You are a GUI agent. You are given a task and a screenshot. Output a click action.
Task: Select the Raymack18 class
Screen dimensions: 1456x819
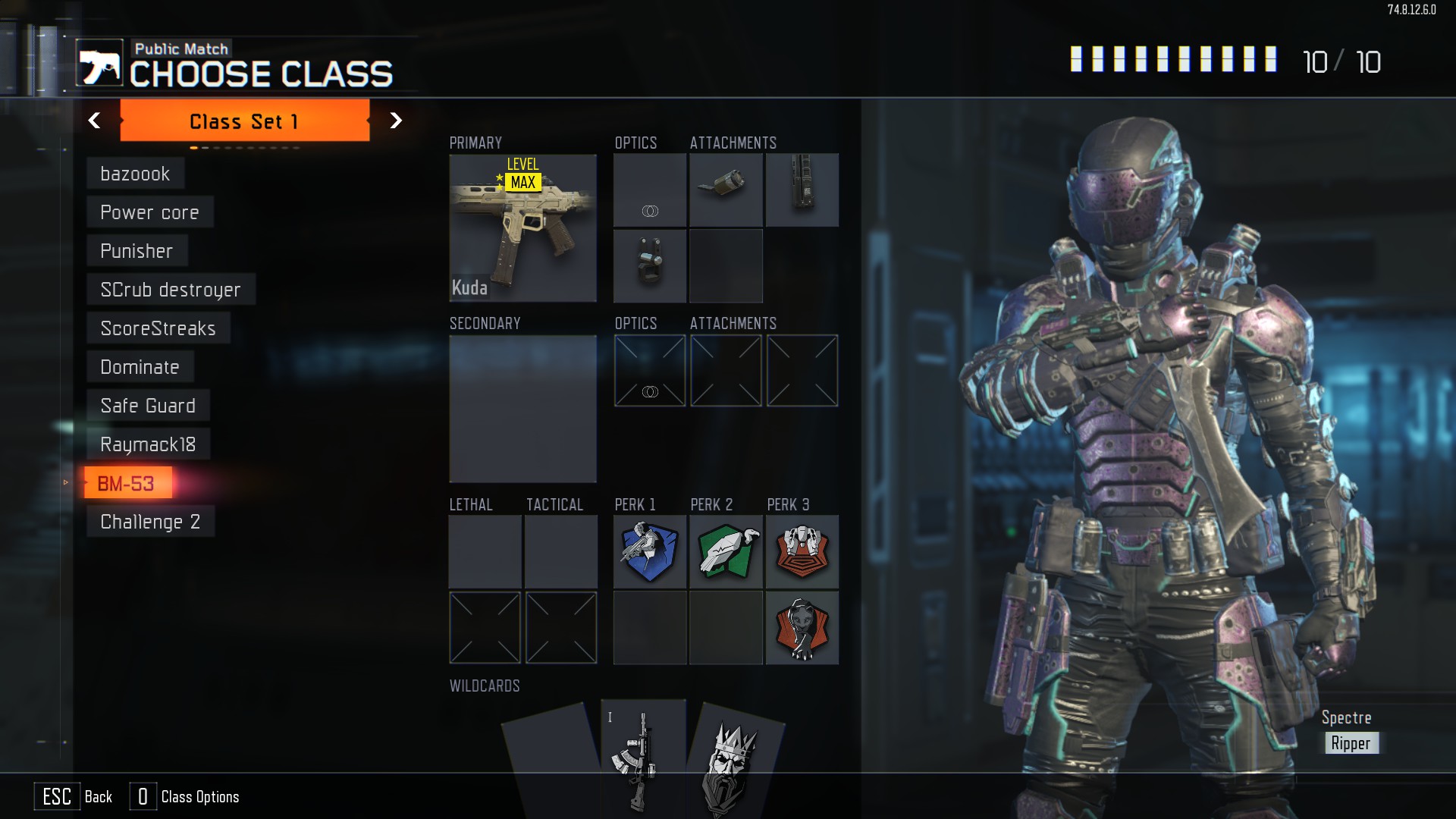tap(148, 444)
